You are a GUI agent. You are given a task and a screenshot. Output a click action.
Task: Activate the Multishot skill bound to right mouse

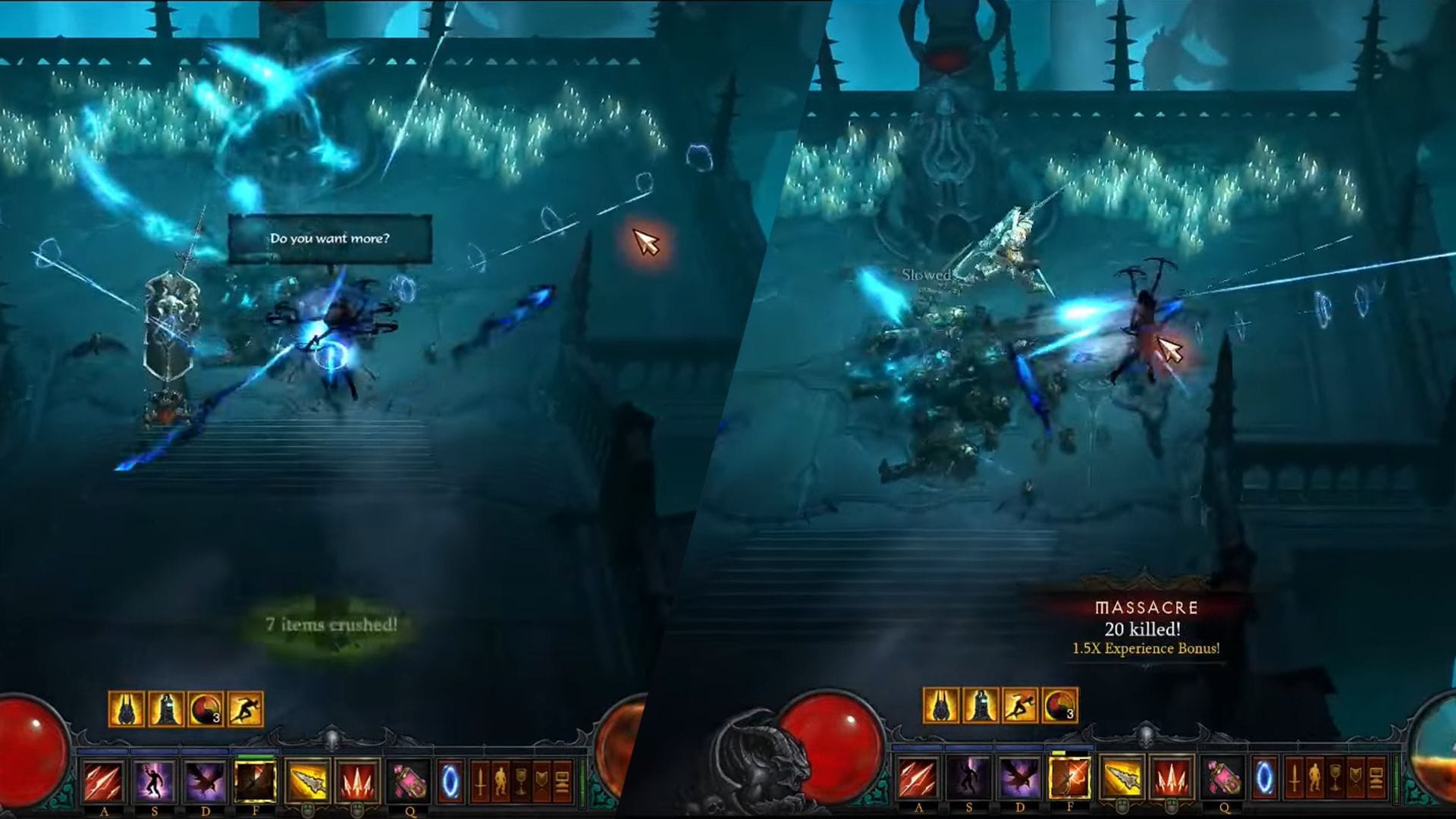[x=356, y=781]
